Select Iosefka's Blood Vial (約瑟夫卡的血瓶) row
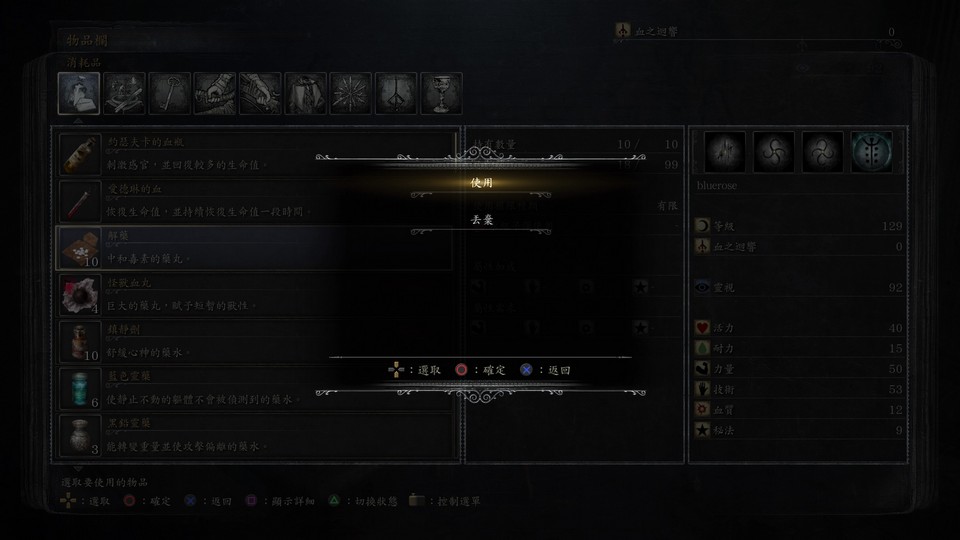 (255, 153)
